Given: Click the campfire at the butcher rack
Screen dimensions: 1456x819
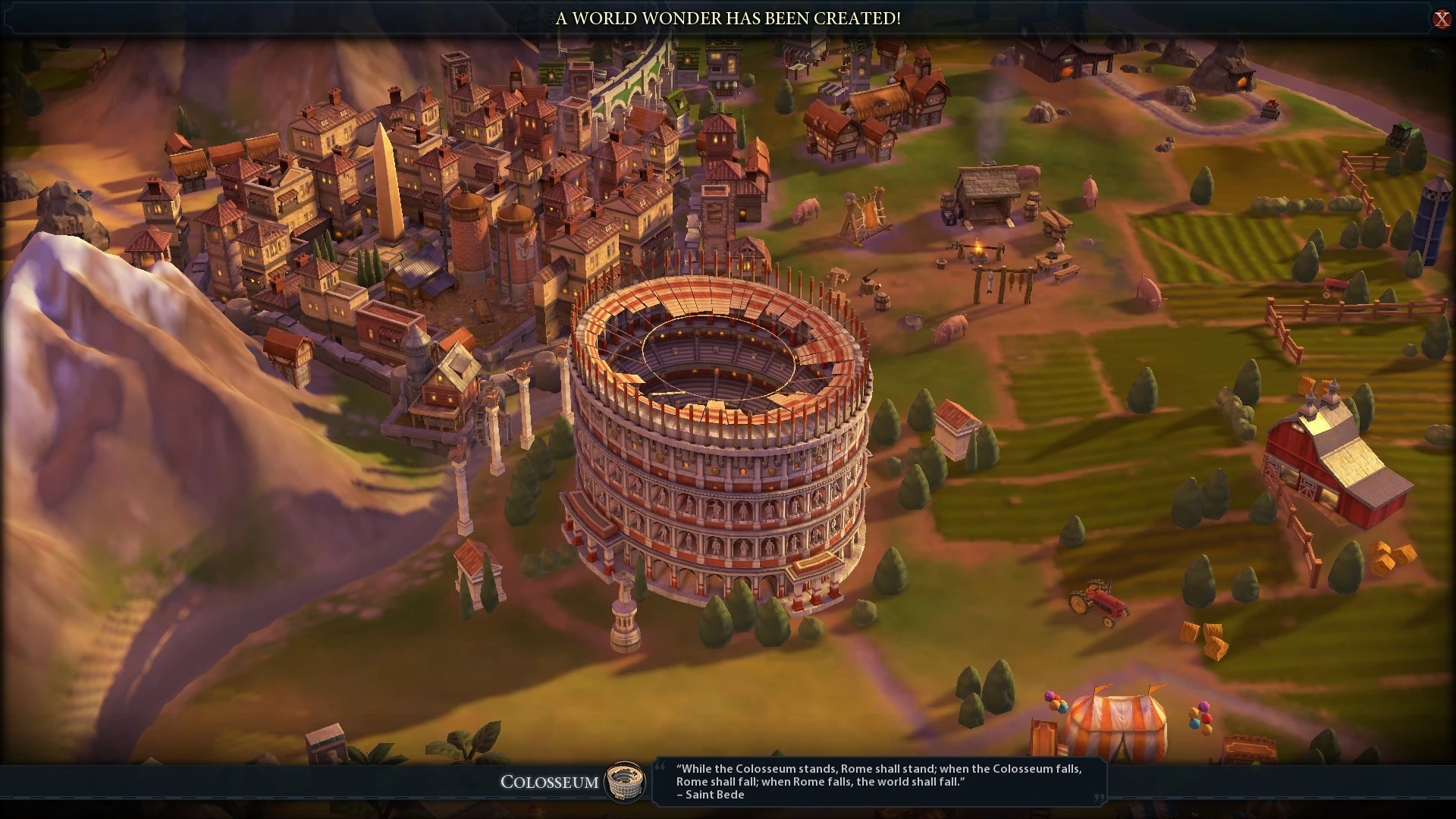Looking at the screenshot, I should click(978, 248).
